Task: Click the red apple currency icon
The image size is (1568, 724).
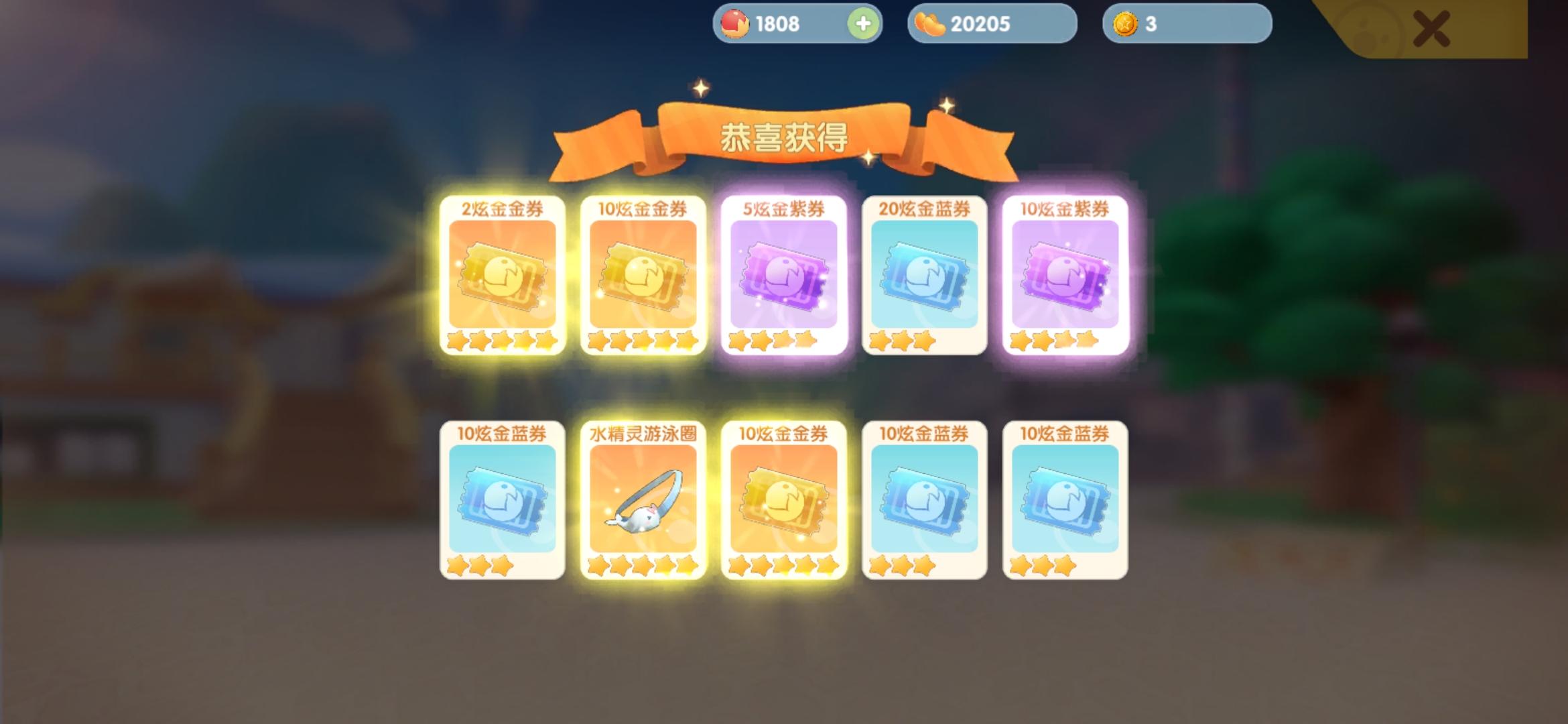Action: click(735, 23)
